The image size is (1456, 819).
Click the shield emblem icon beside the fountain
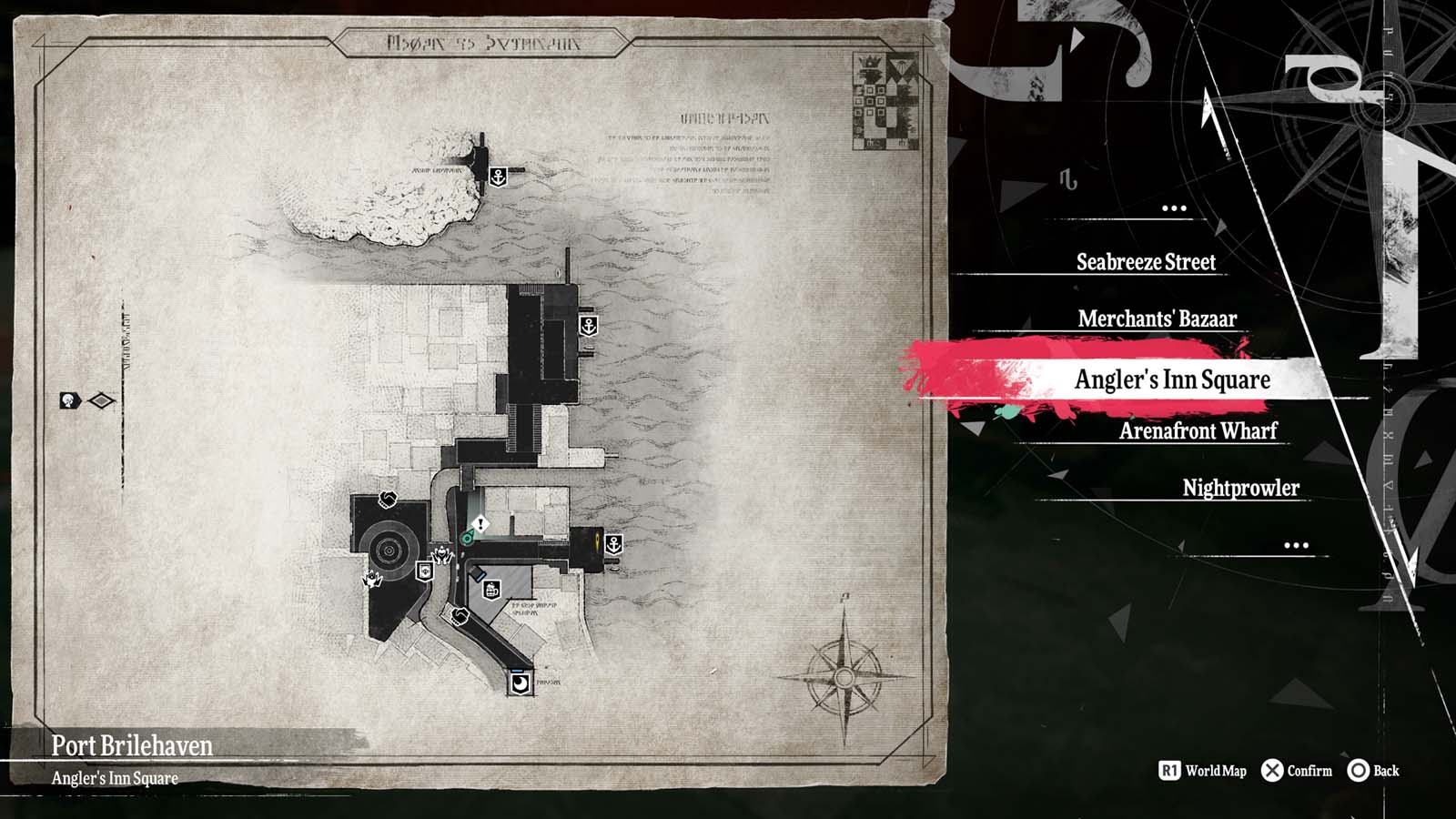coord(424,572)
